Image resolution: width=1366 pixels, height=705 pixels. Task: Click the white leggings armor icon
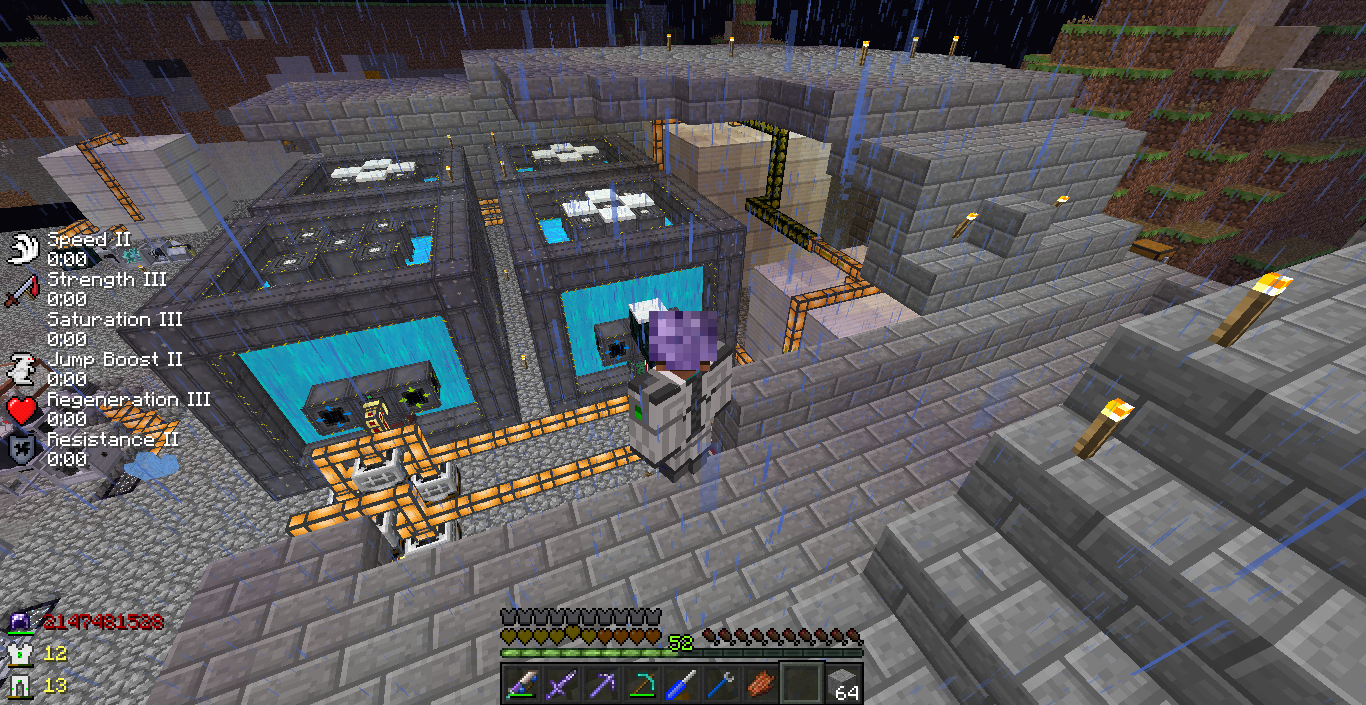click(20, 686)
